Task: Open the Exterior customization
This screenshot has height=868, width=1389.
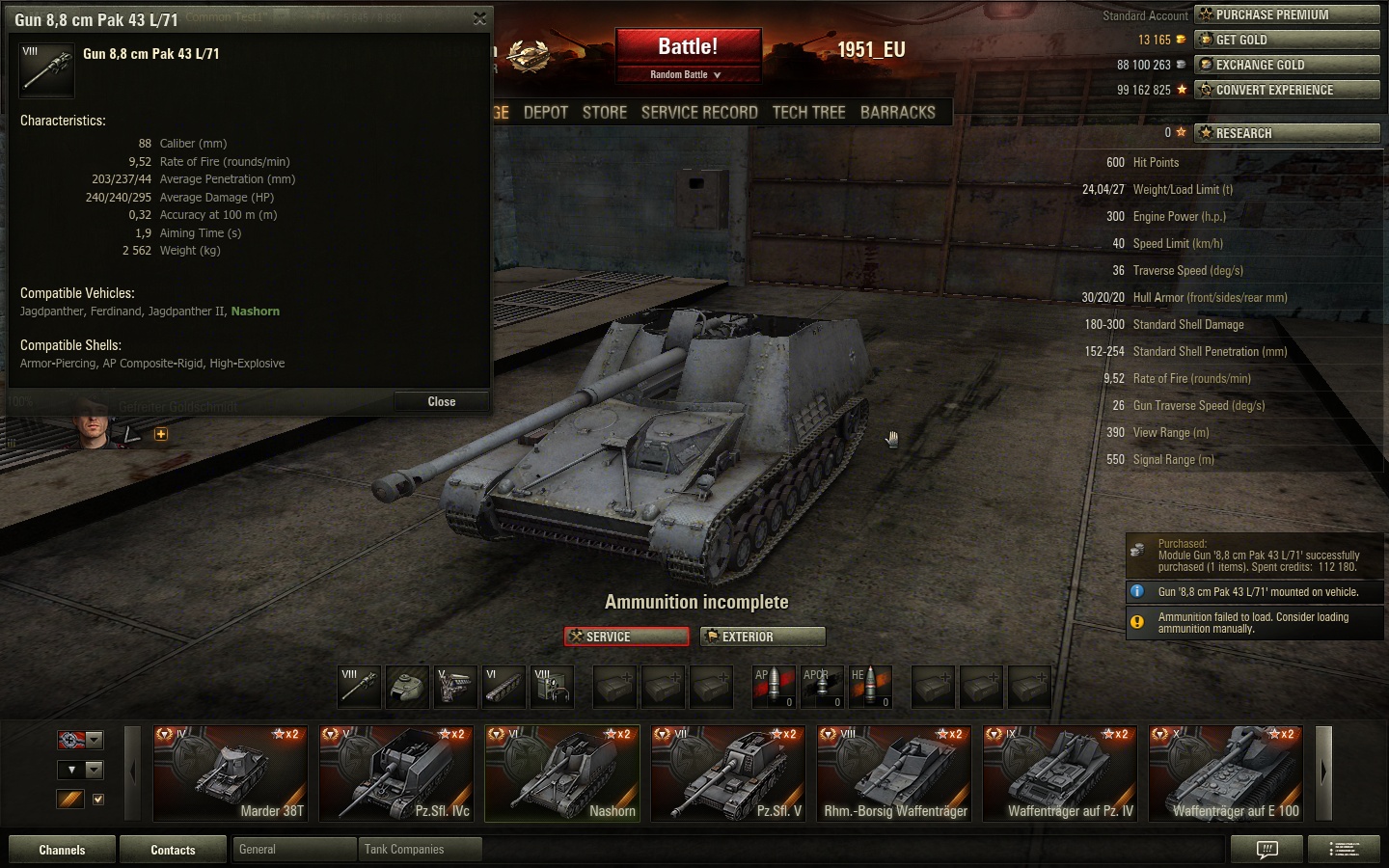Action: pos(762,637)
